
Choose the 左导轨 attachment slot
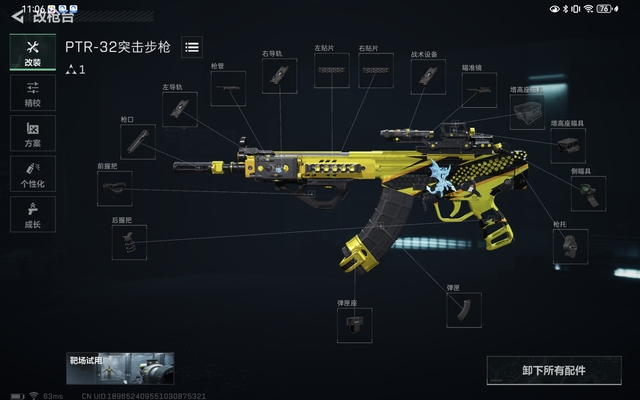(179, 110)
